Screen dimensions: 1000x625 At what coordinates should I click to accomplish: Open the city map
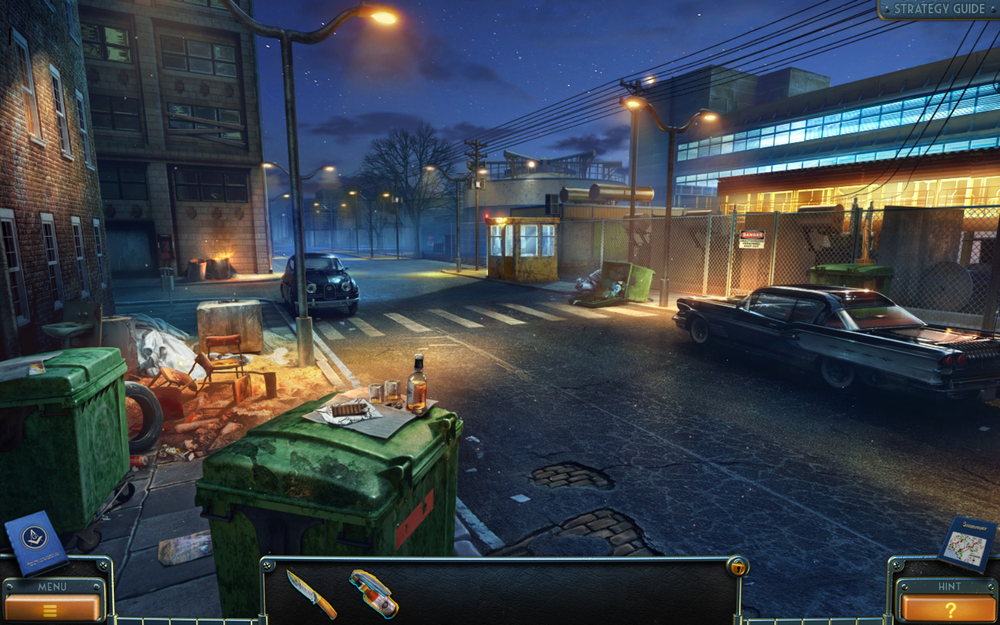point(967,543)
